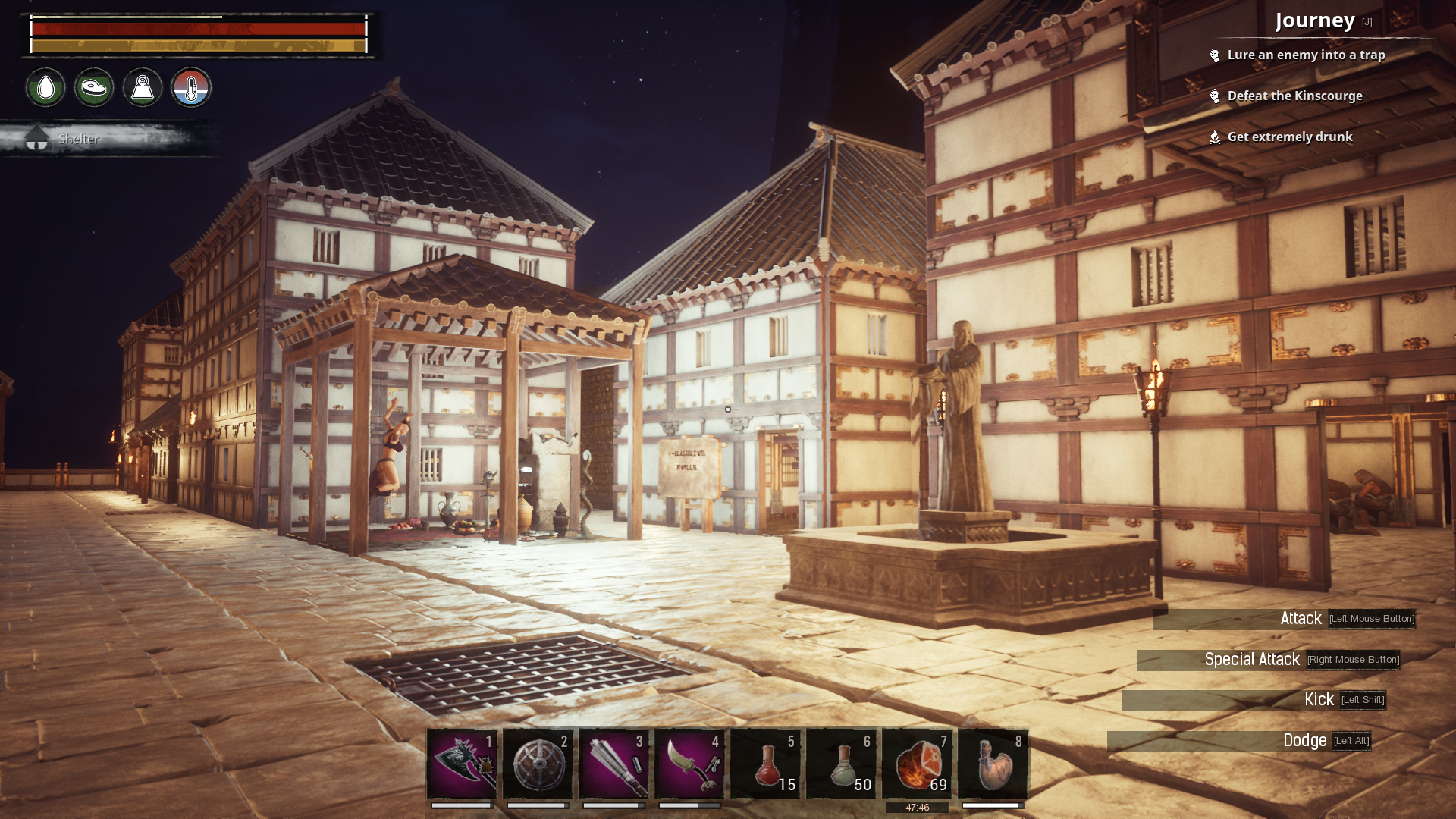Screen dimensions: 1456x819
Task: Click the thermometer temperature icon
Action: pos(192,88)
